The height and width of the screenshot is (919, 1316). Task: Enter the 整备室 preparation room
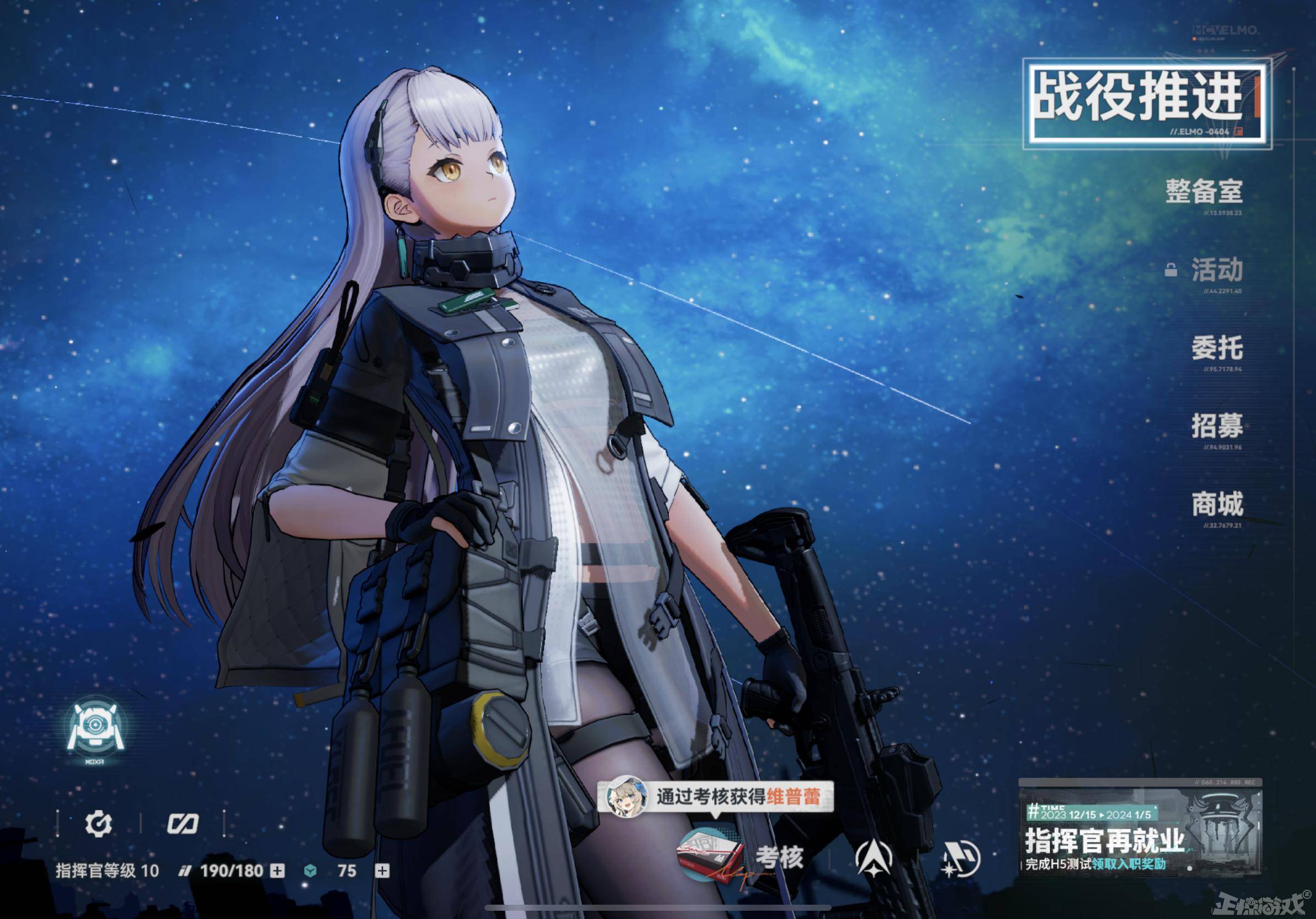pos(1204,192)
